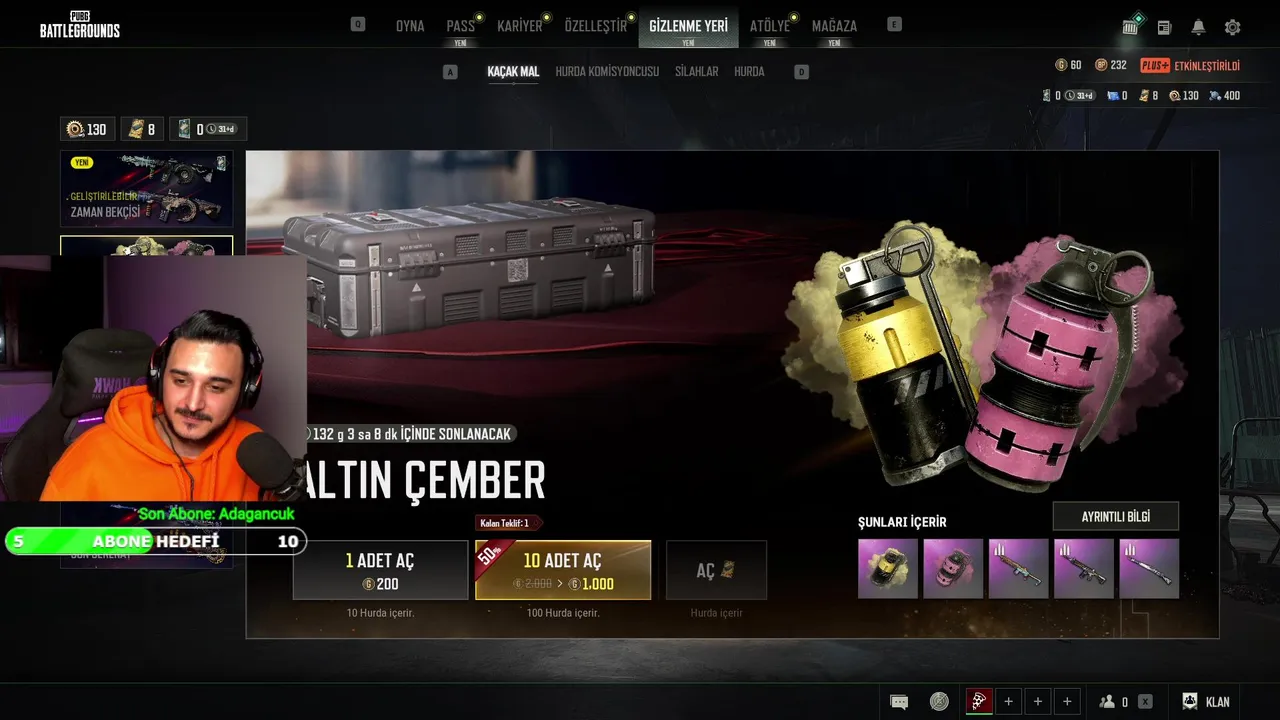Viewport: 1280px width, 720px height.
Task: Buy the discounted 10 ADET AÇ offer
Action: point(563,570)
